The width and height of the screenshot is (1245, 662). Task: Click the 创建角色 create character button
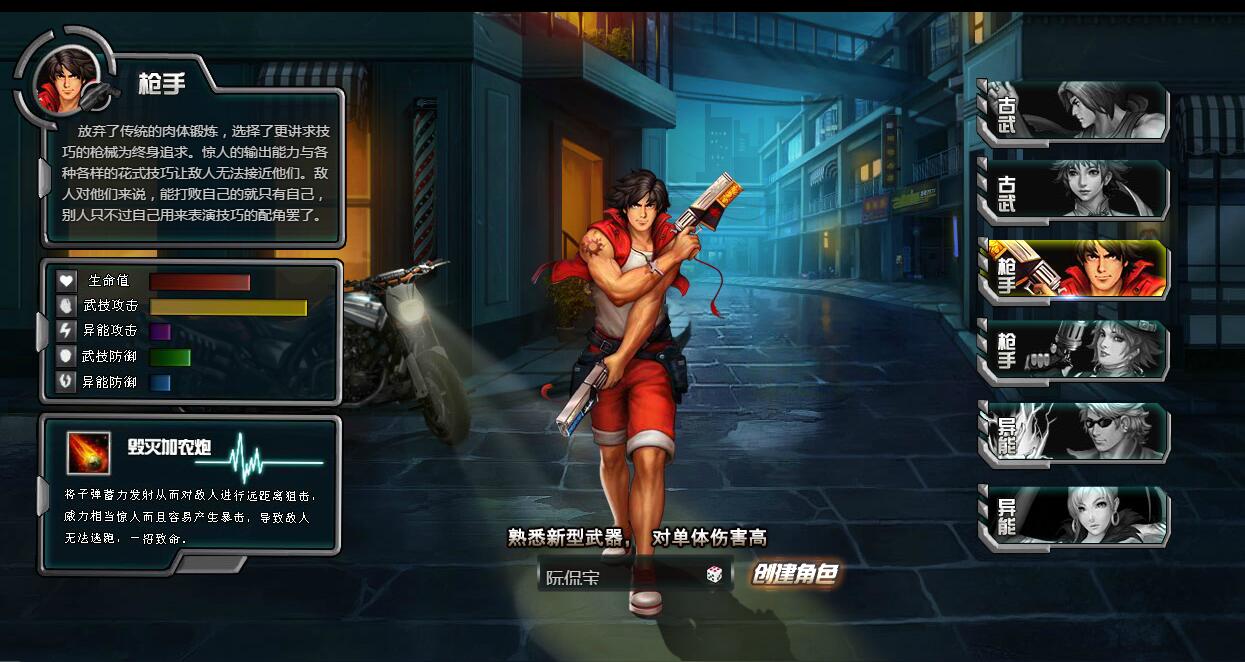pyautogui.click(x=795, y=574)
